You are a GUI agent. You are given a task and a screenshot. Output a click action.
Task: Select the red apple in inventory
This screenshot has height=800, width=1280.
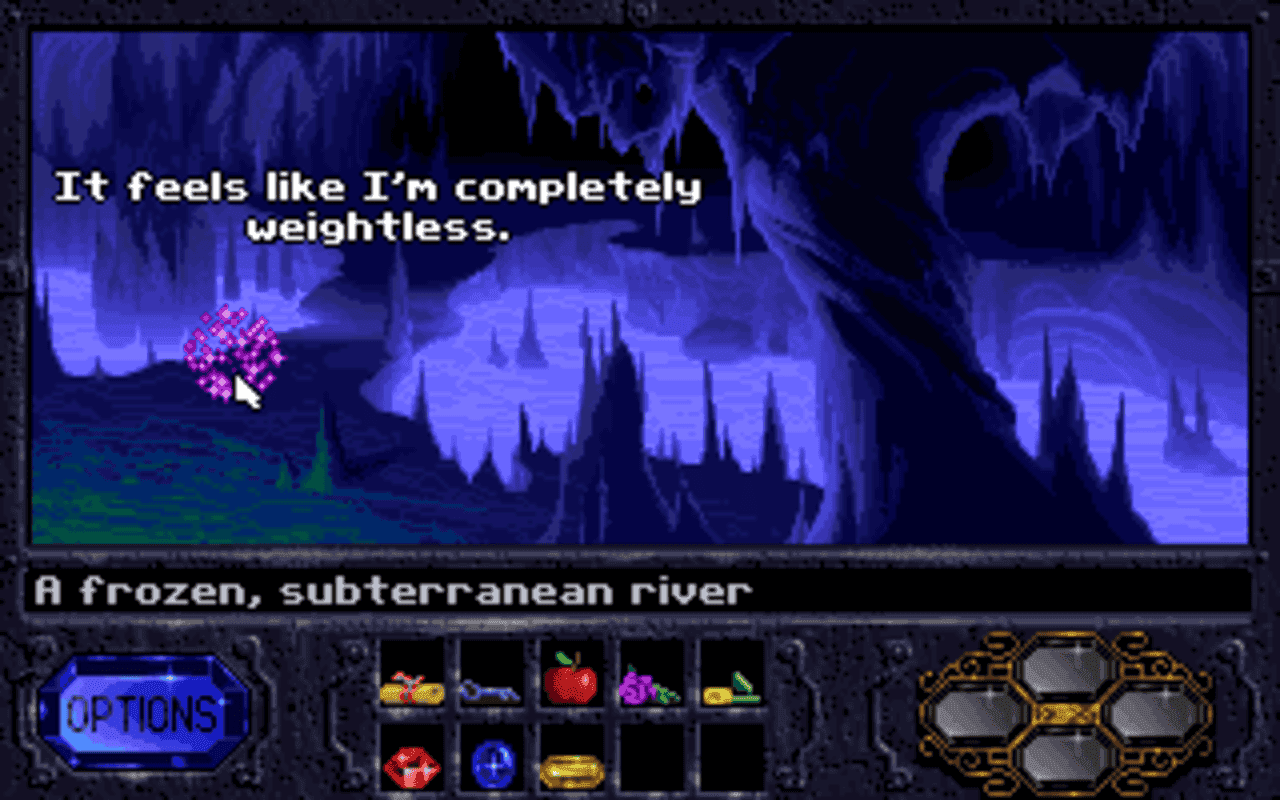(x=572, y=686)
